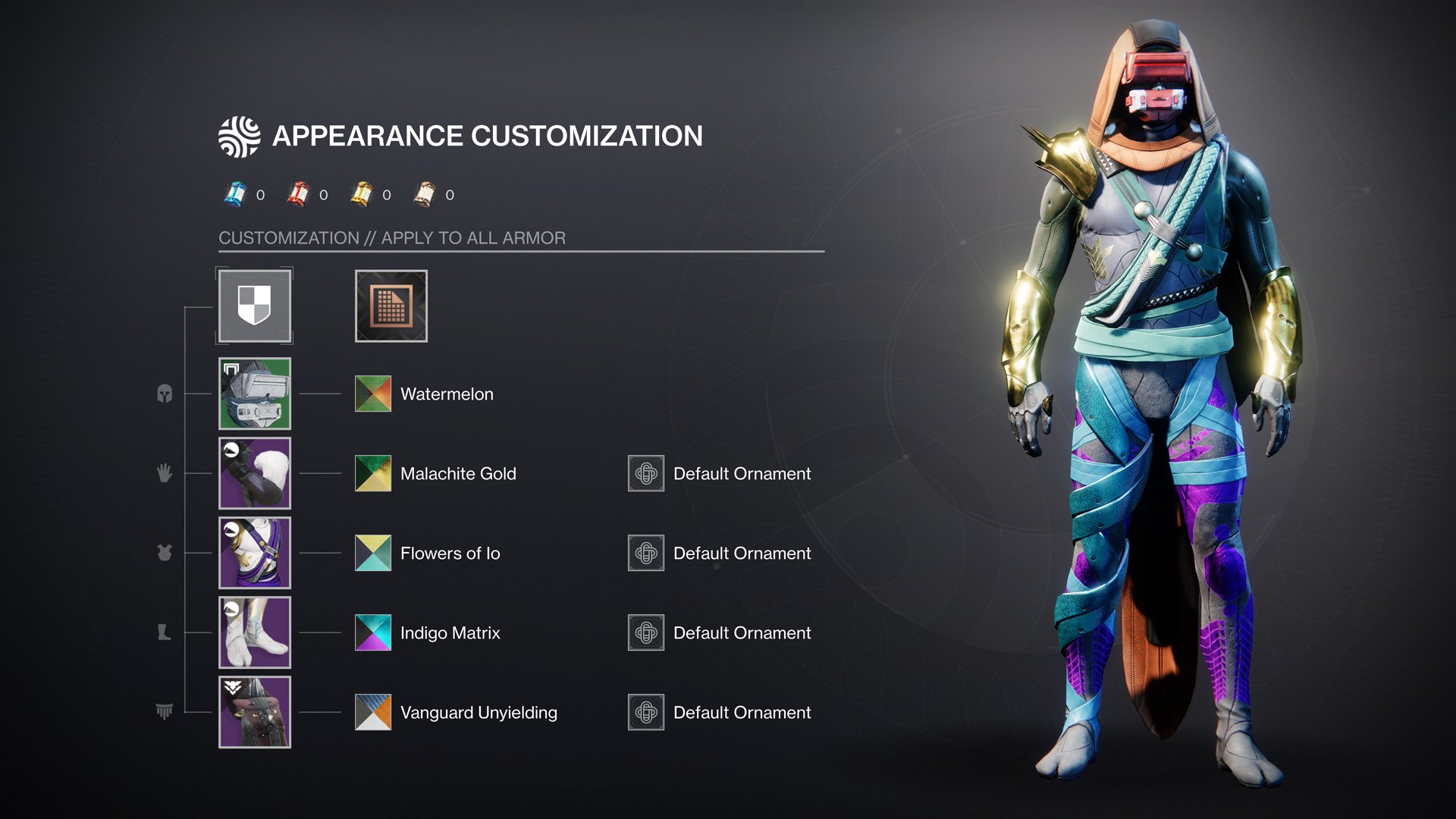Select the shield armor set icon
The width and height of the screenshot is (1456, 819).
(254, 306)
